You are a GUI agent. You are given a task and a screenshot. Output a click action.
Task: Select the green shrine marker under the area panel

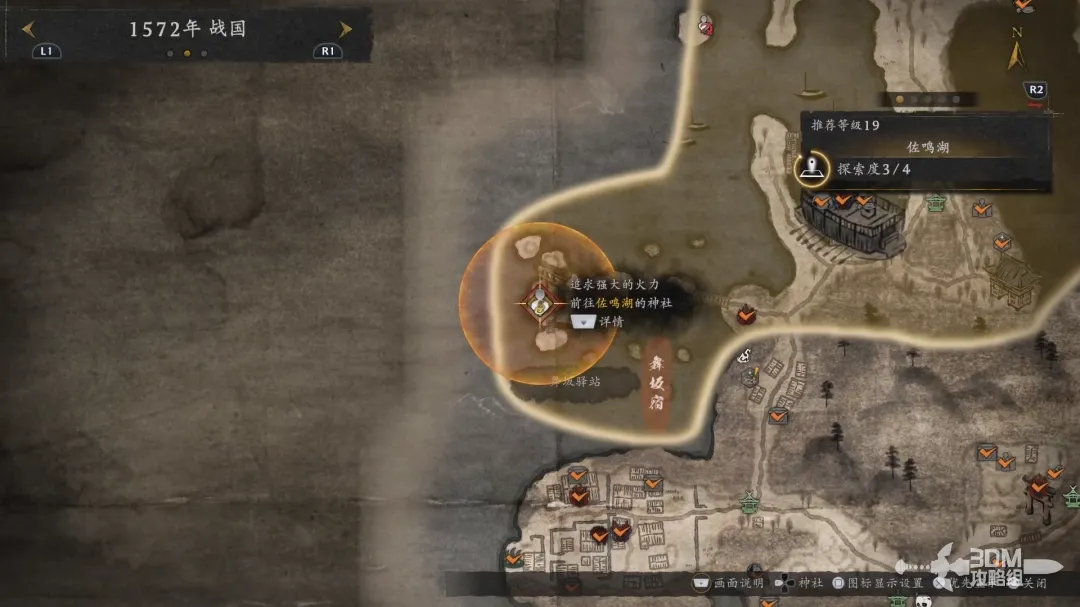point(936,203)
